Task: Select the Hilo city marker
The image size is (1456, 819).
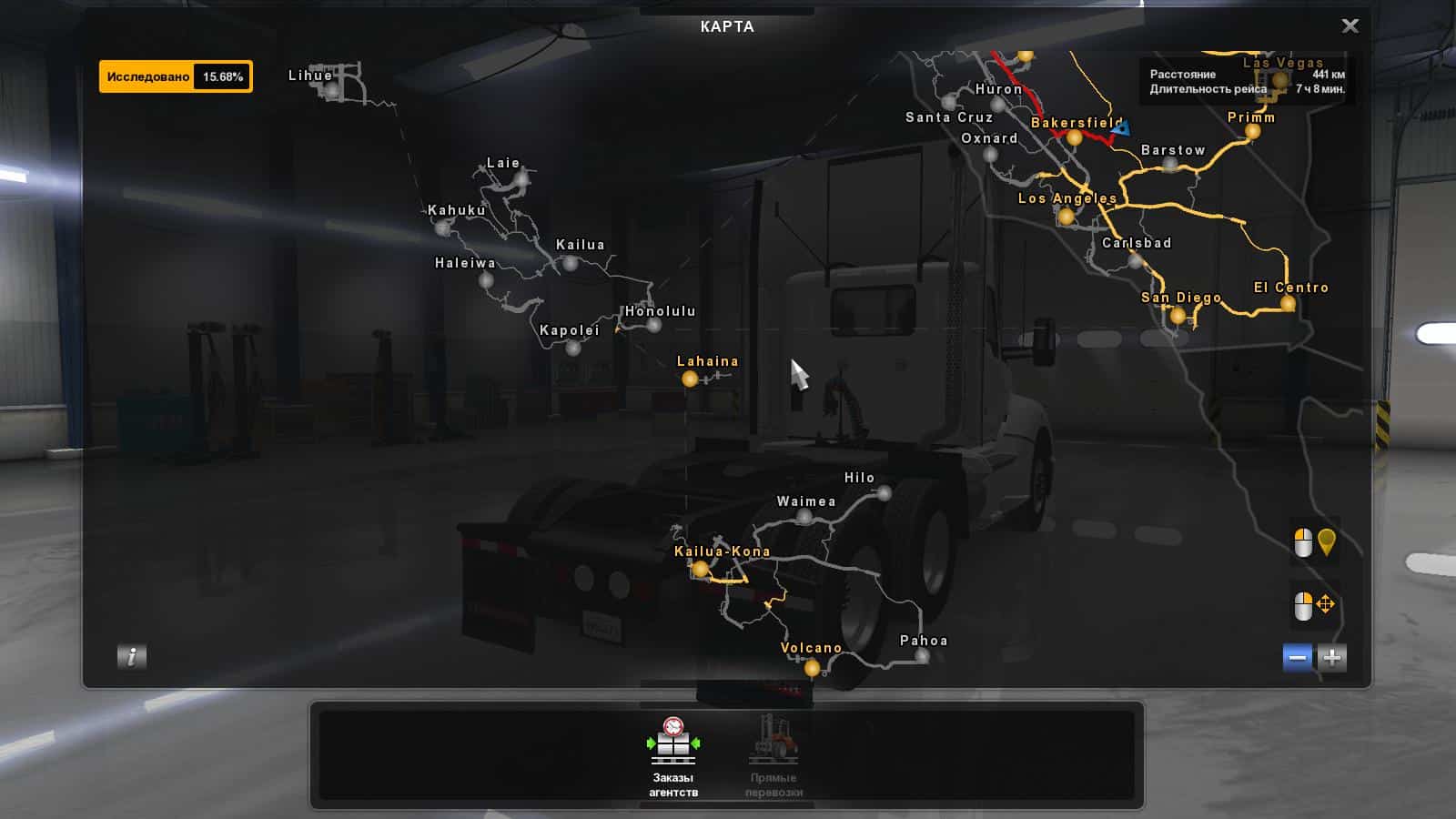Action: point(884,493)
